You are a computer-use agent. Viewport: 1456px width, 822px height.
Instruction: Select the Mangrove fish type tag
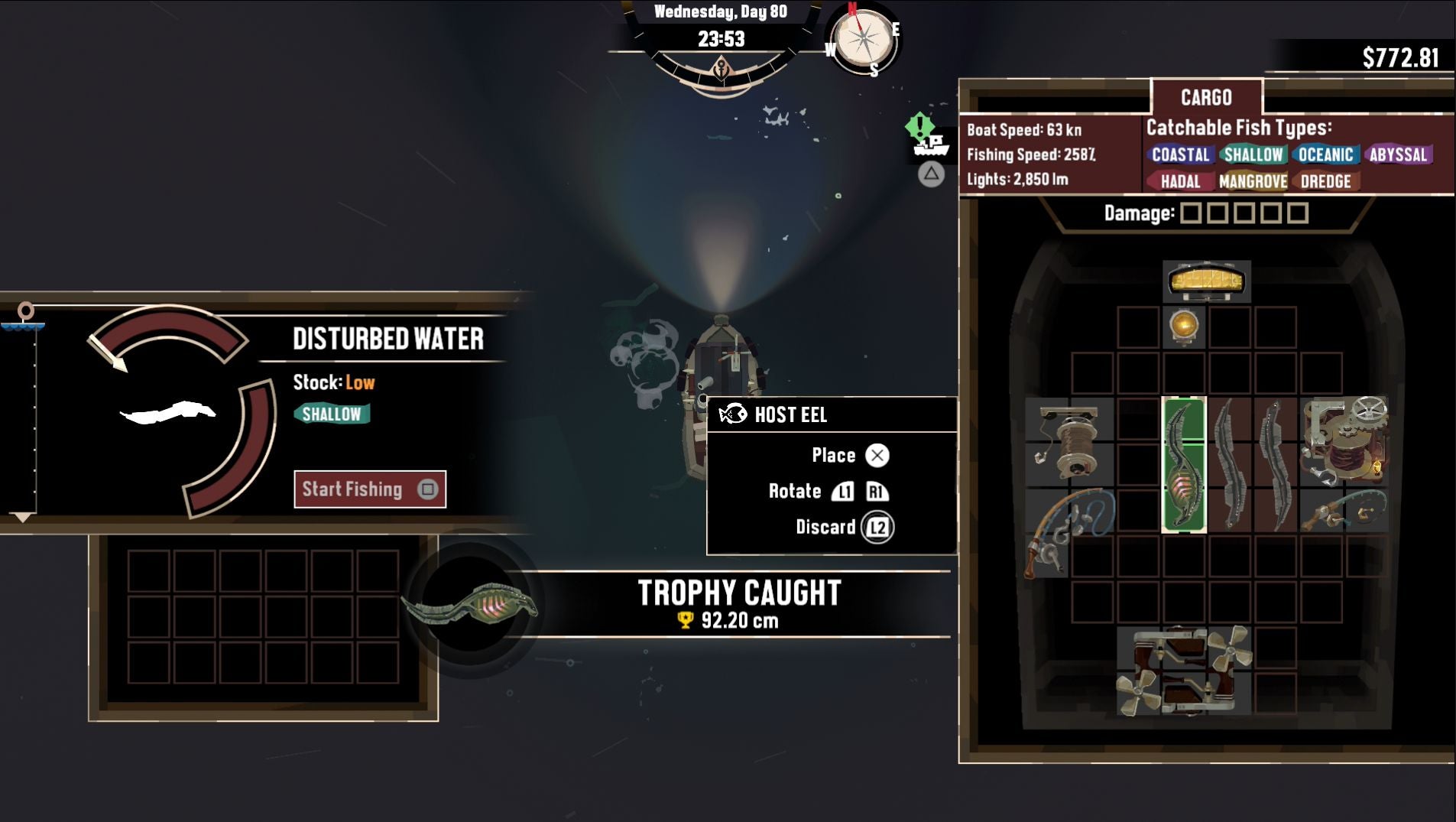[1253, 182]
